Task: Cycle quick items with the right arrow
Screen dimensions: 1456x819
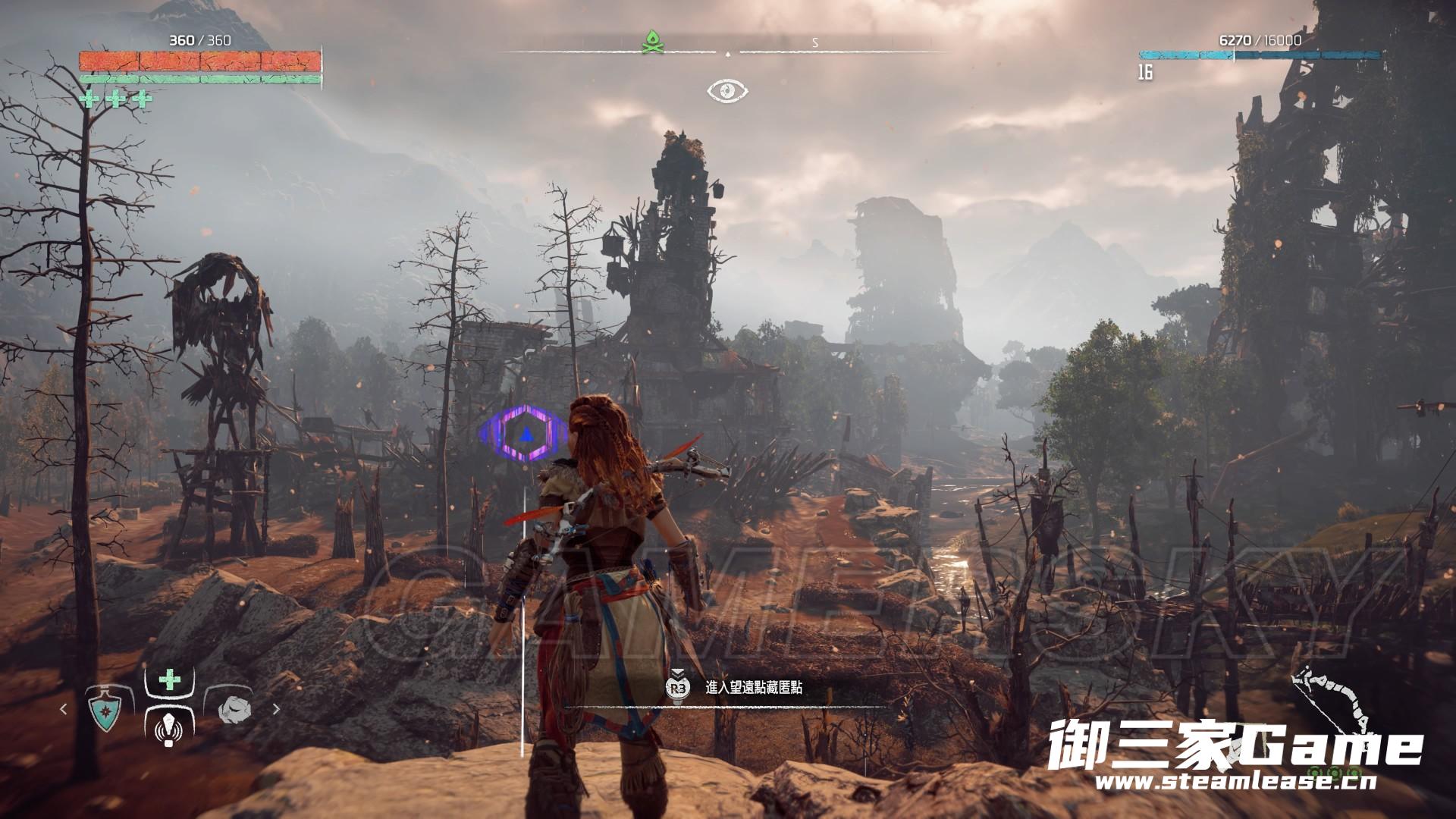Action: [276, 710]
